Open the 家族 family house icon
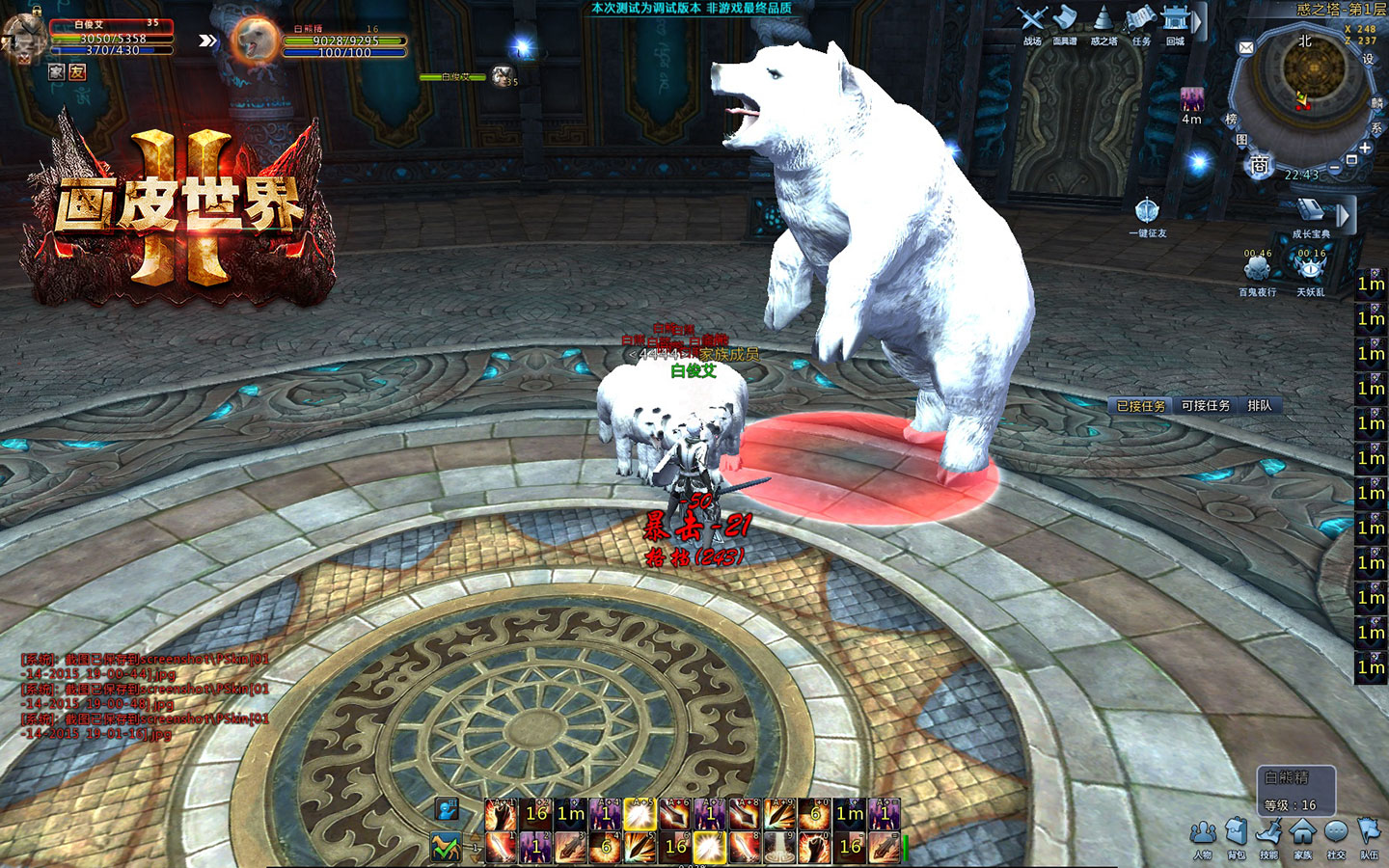 point(1302,833)
